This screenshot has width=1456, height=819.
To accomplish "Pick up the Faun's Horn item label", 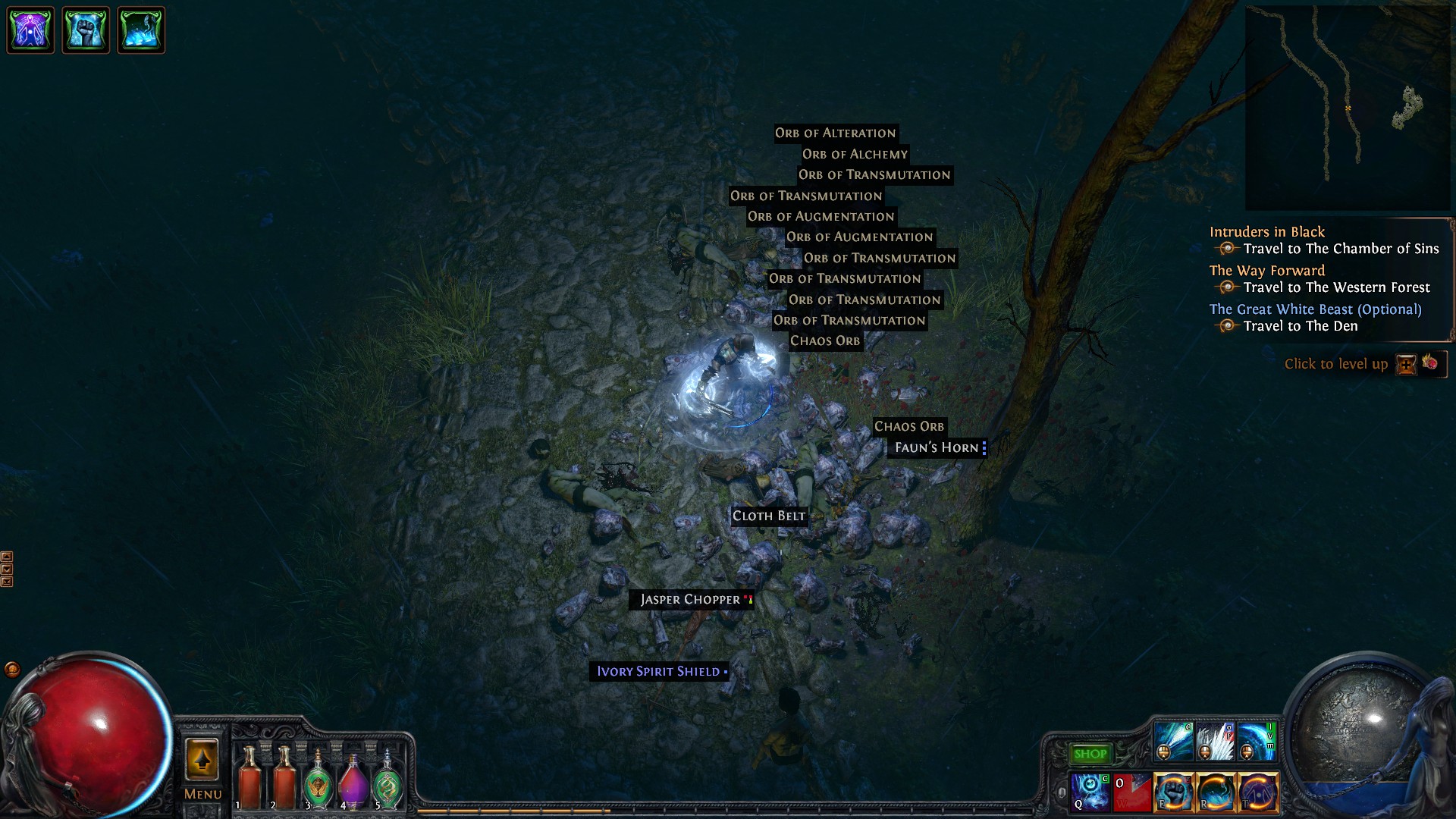I will pyautogui.click(x=937, y=448).
